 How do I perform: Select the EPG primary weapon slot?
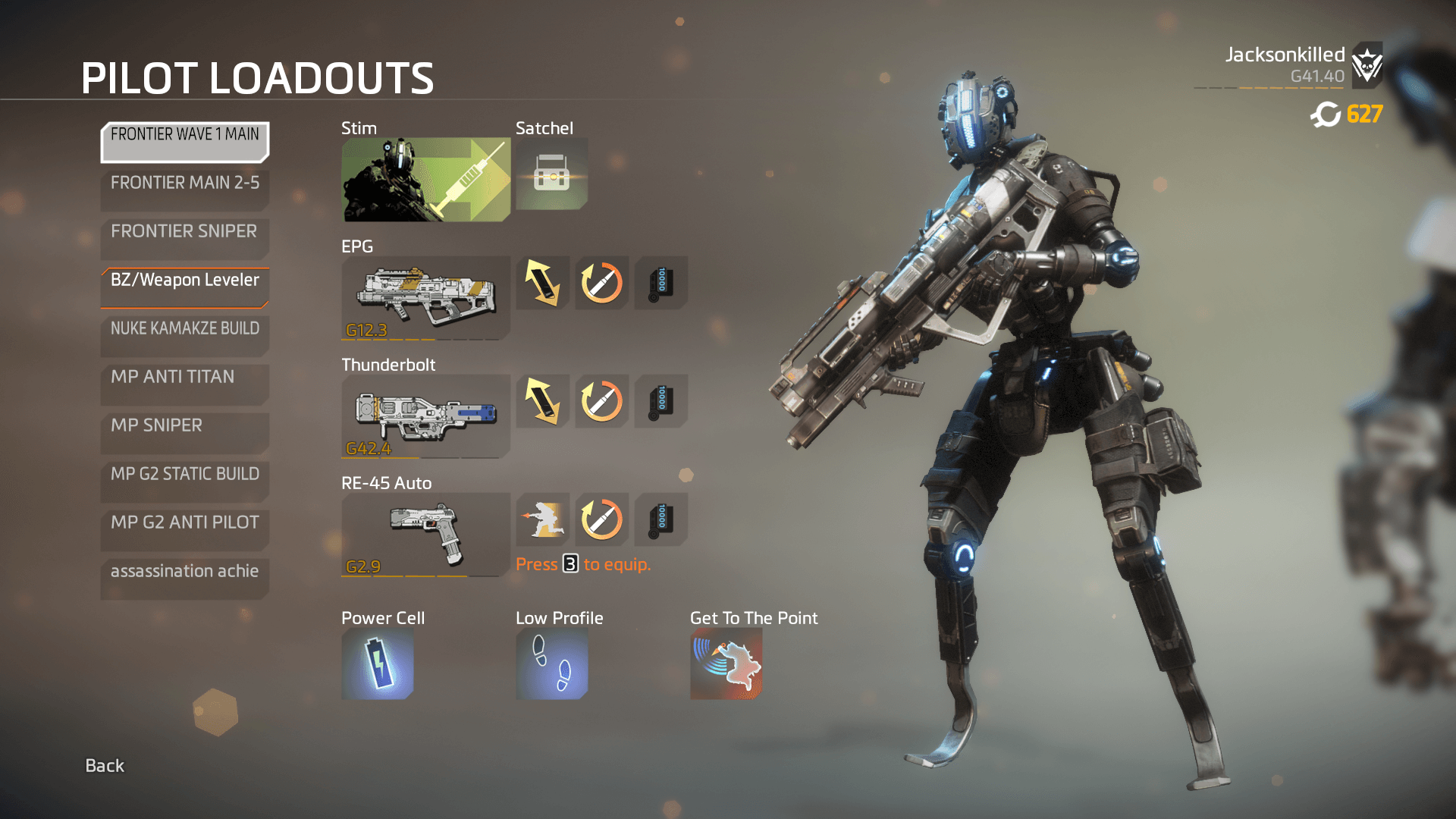pyautogui.click(x=425, y=298)
